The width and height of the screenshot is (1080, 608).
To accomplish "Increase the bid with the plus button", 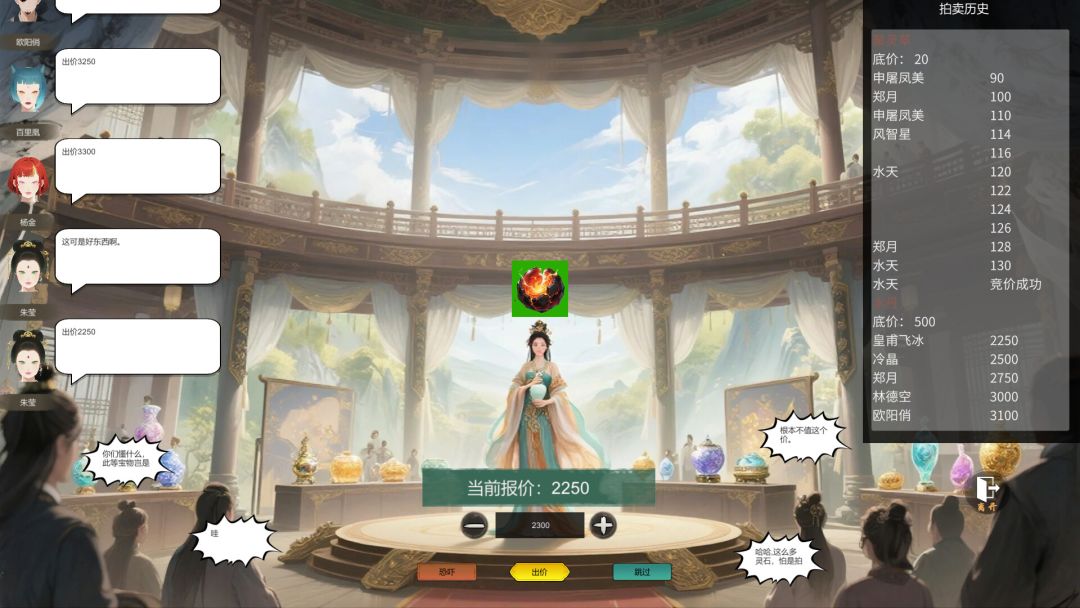I will tap(603, 525).
